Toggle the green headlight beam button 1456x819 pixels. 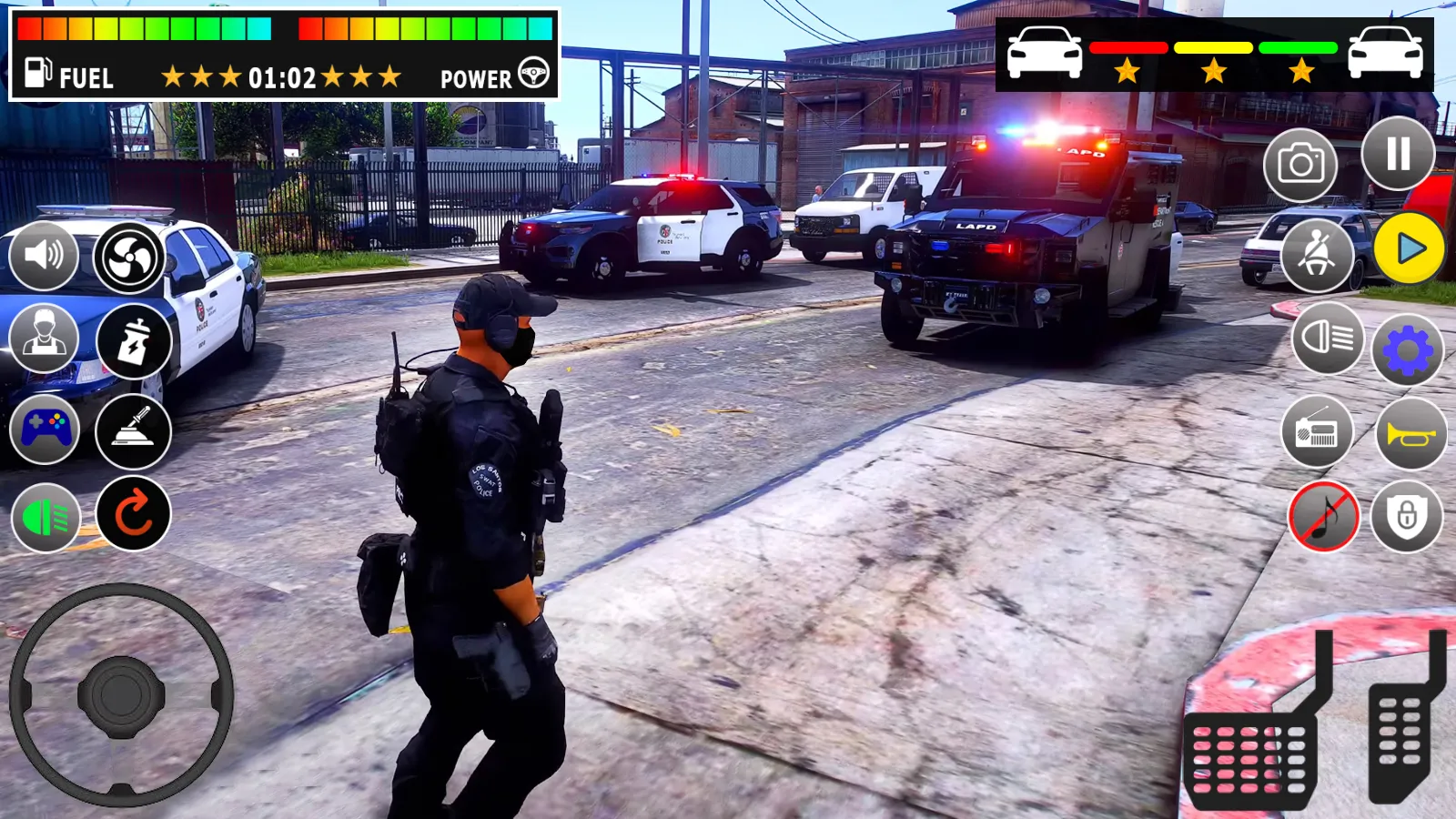click(x=45, y=518)
